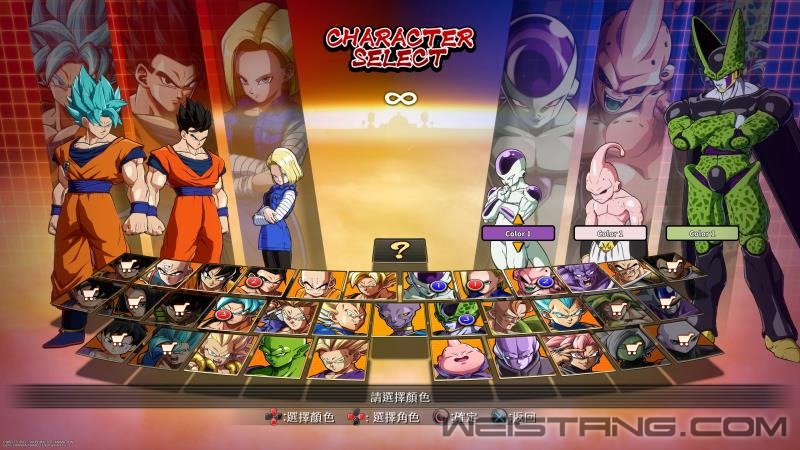Choose Hit's portrait tile

516,355
